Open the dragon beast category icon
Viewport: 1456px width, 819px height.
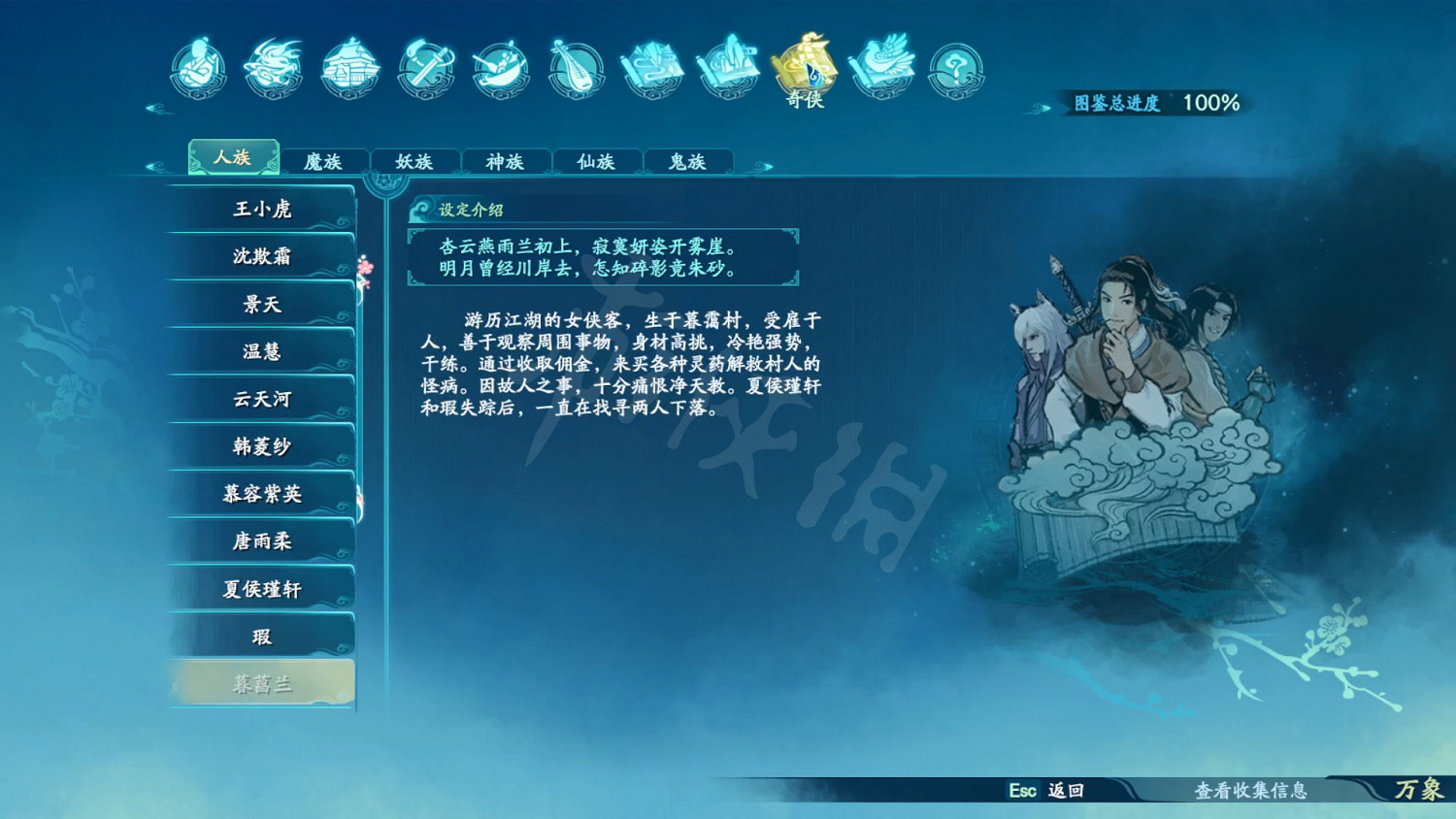click(273, 68)
